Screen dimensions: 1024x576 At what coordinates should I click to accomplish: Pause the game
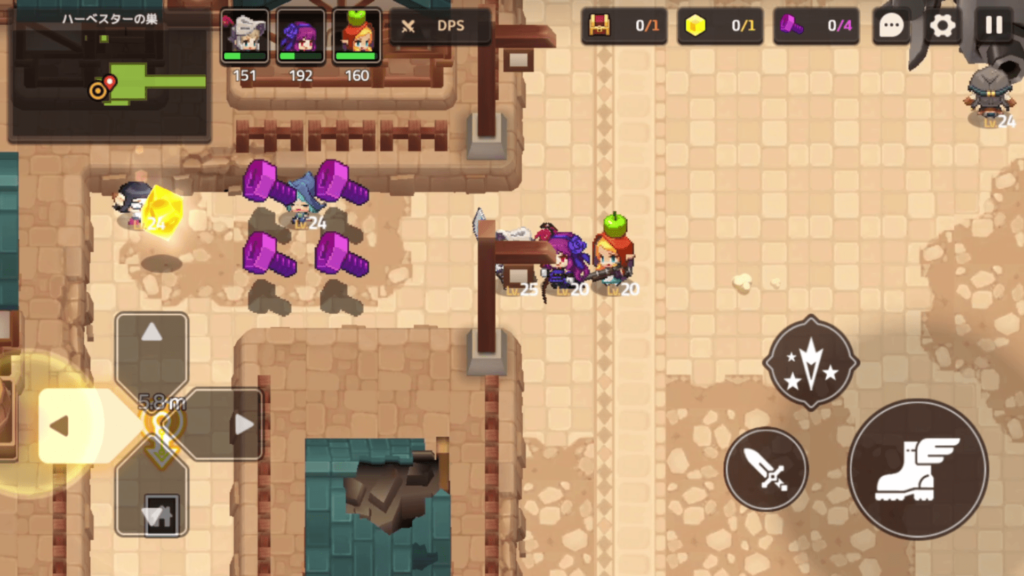(993, 26)
